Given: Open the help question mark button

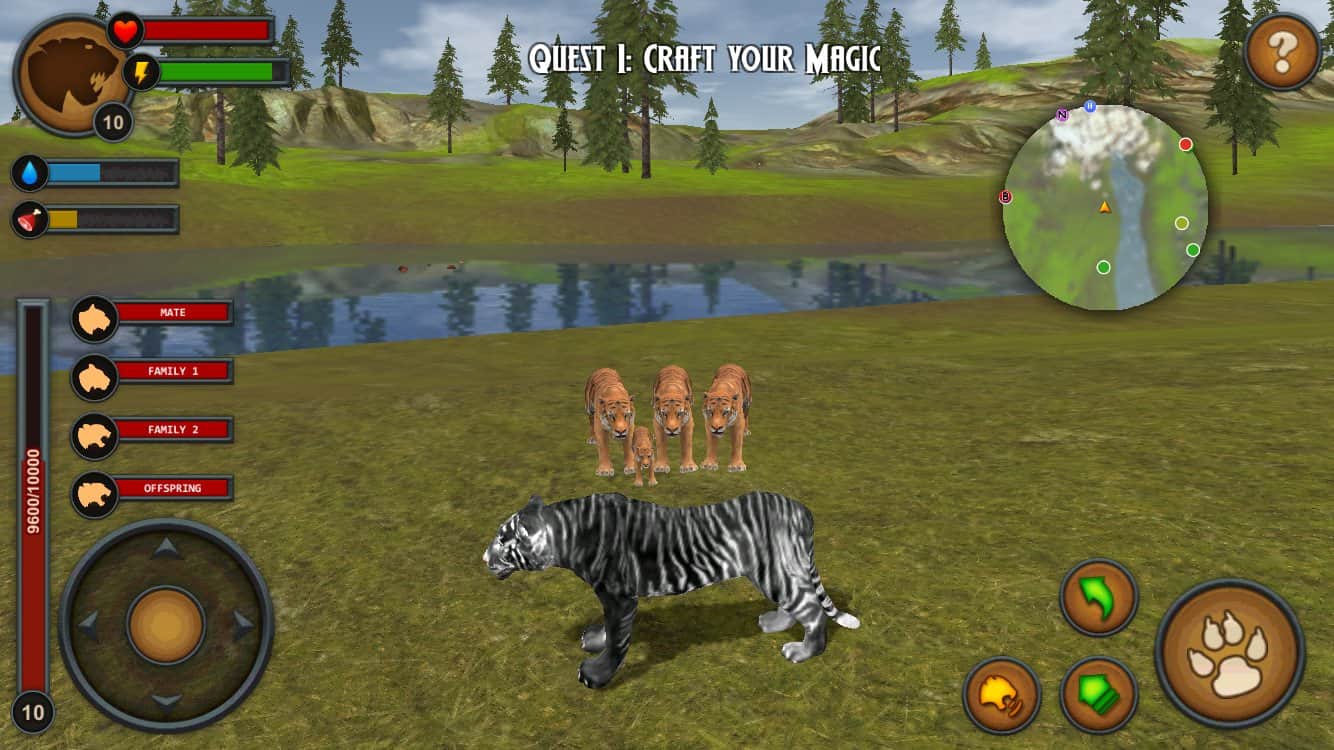Looking at the screenshot, I should point(1282,53).
